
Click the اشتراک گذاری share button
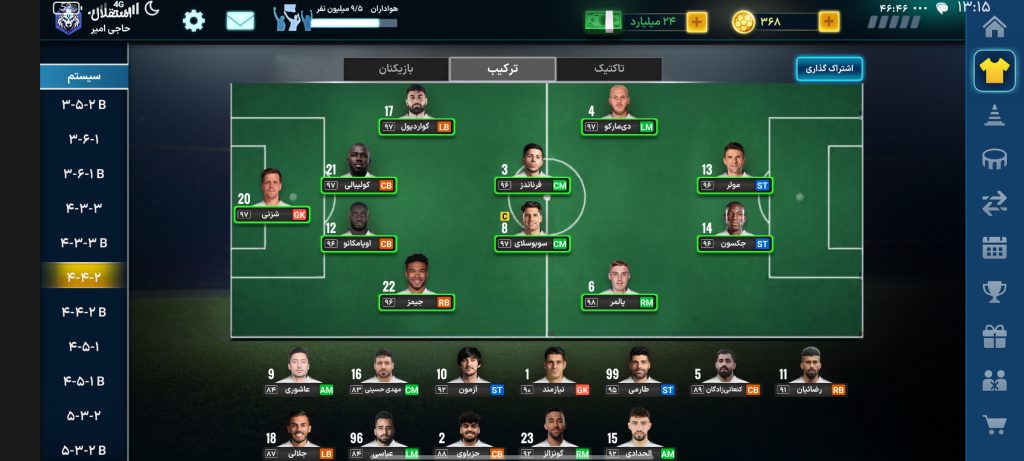click(829, 69)
